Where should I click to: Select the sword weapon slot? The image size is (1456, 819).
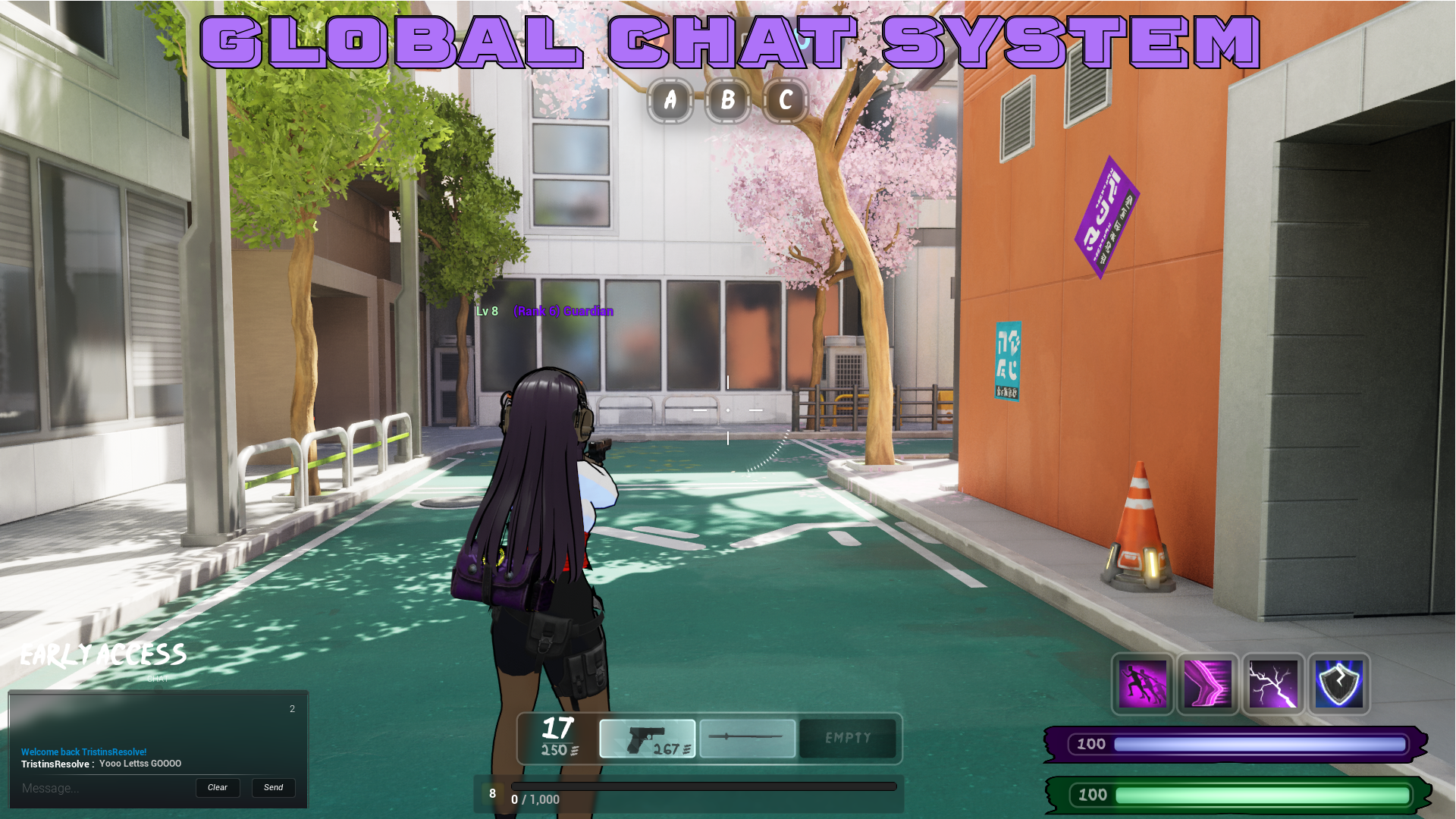click(x=747, y=739)
